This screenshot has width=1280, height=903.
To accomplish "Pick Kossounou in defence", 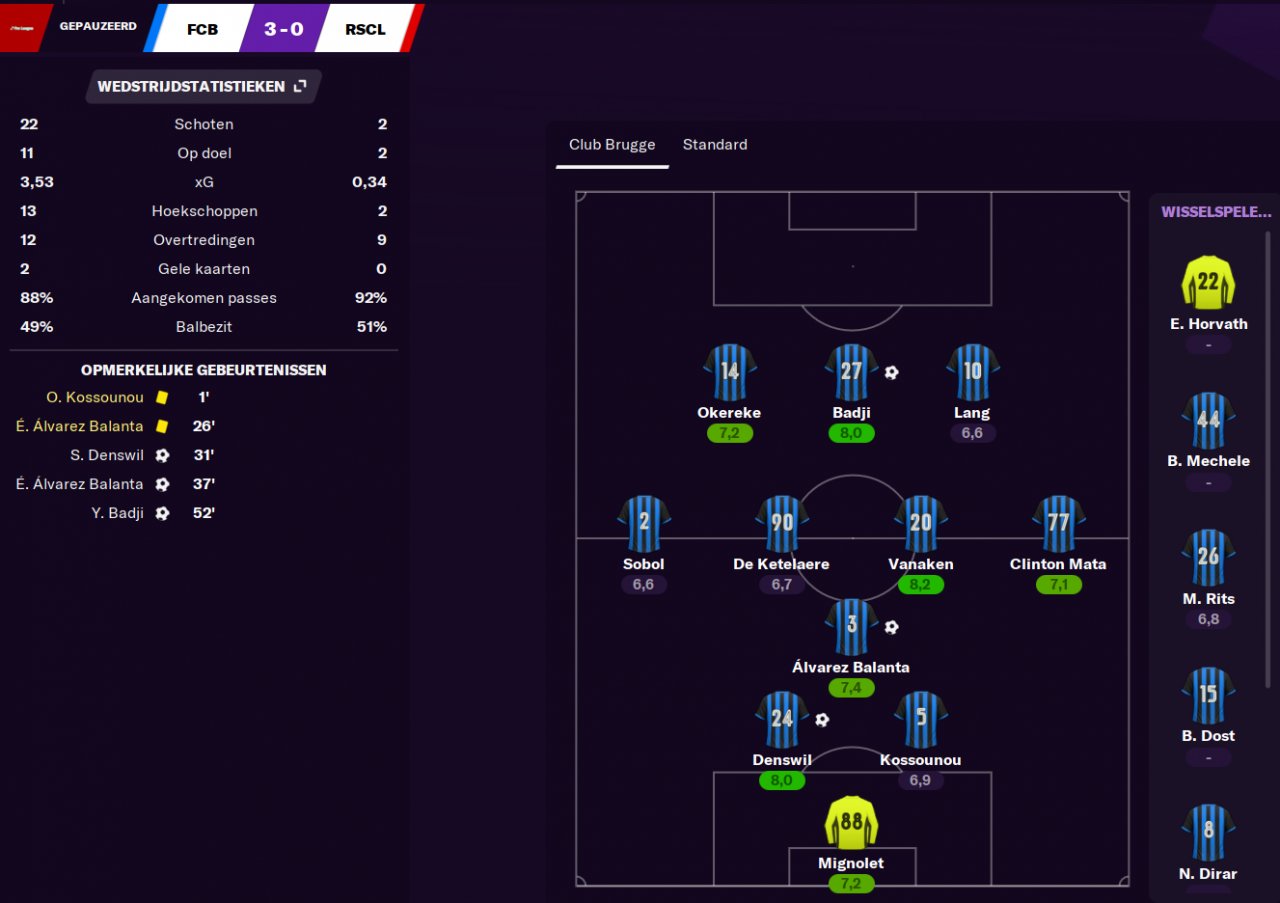I will 920,720.
